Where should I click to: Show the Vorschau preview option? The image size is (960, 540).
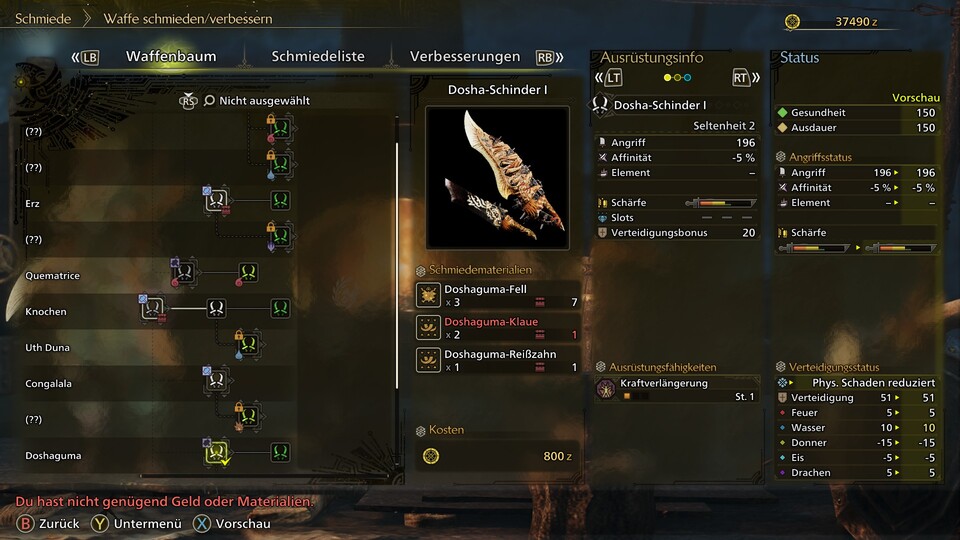tap(232, 523)
